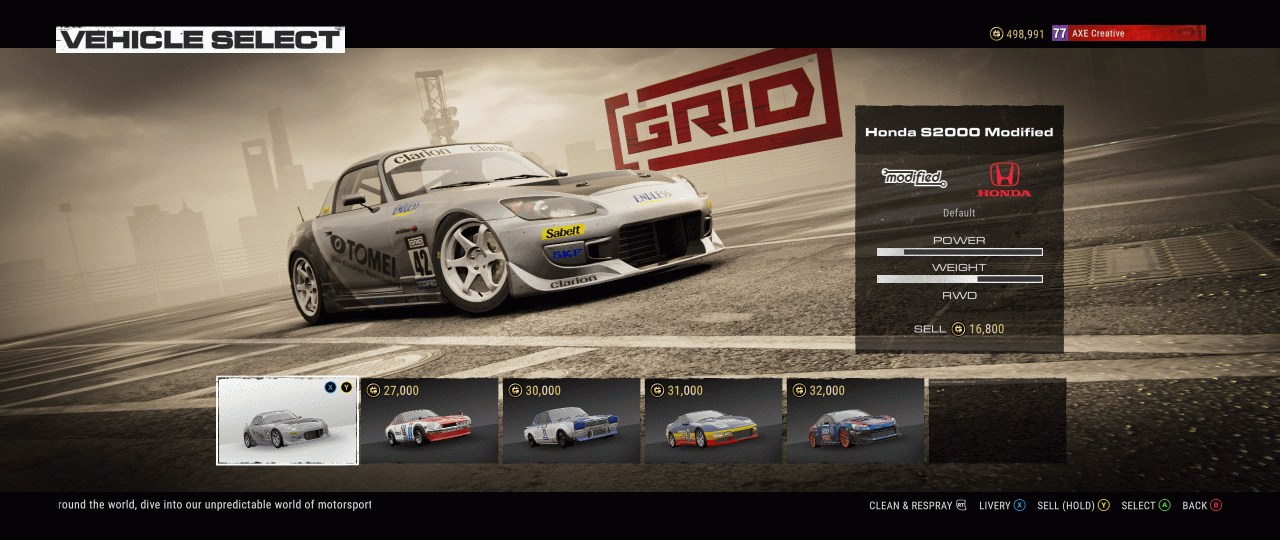Choose the 32,000 credit car tile

pos(855,421)
